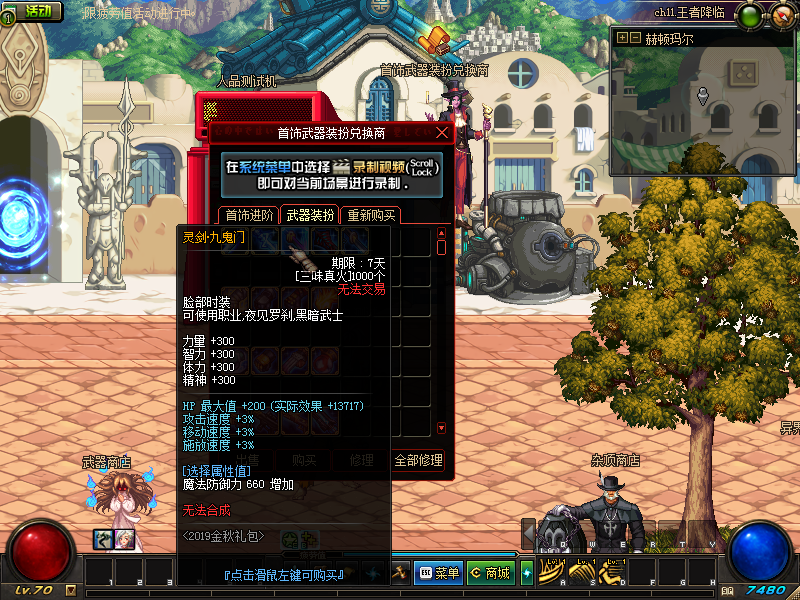Click the 全部修理 repair-all button
The image size is (800, 600).
pyautogui.click(x=418, y=461)
